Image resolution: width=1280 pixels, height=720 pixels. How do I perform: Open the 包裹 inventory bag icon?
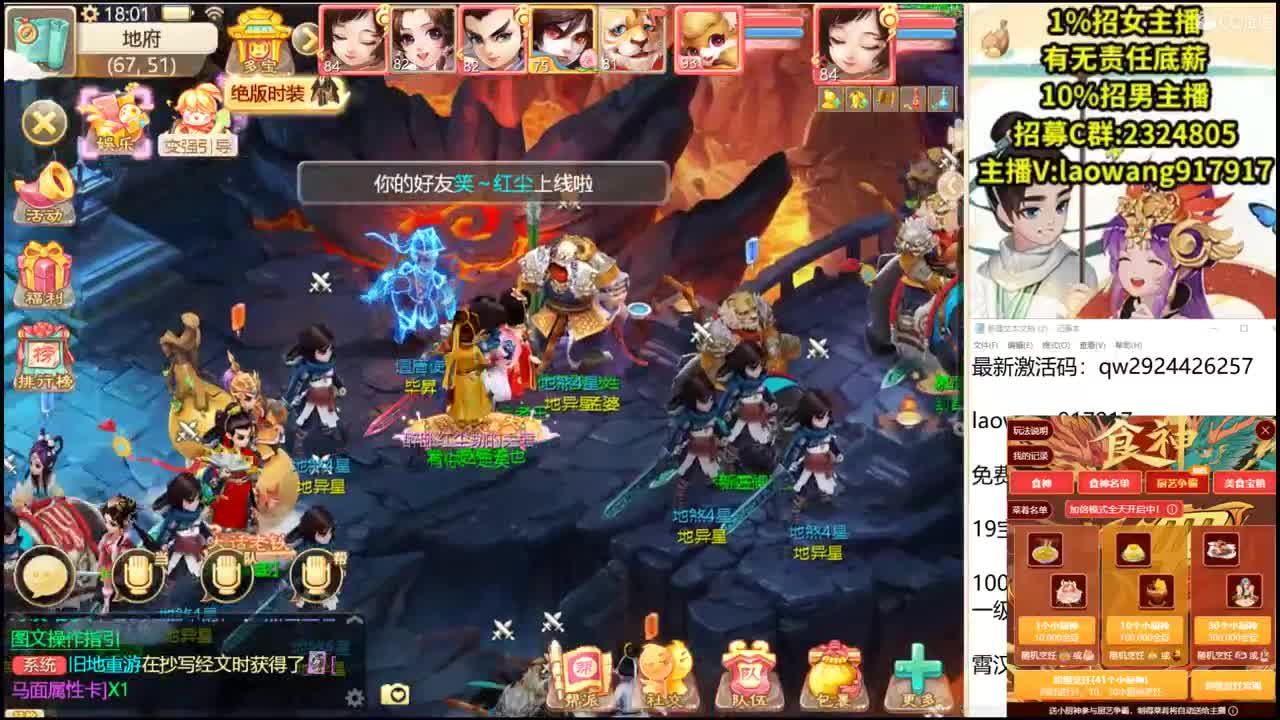(832, 672)
